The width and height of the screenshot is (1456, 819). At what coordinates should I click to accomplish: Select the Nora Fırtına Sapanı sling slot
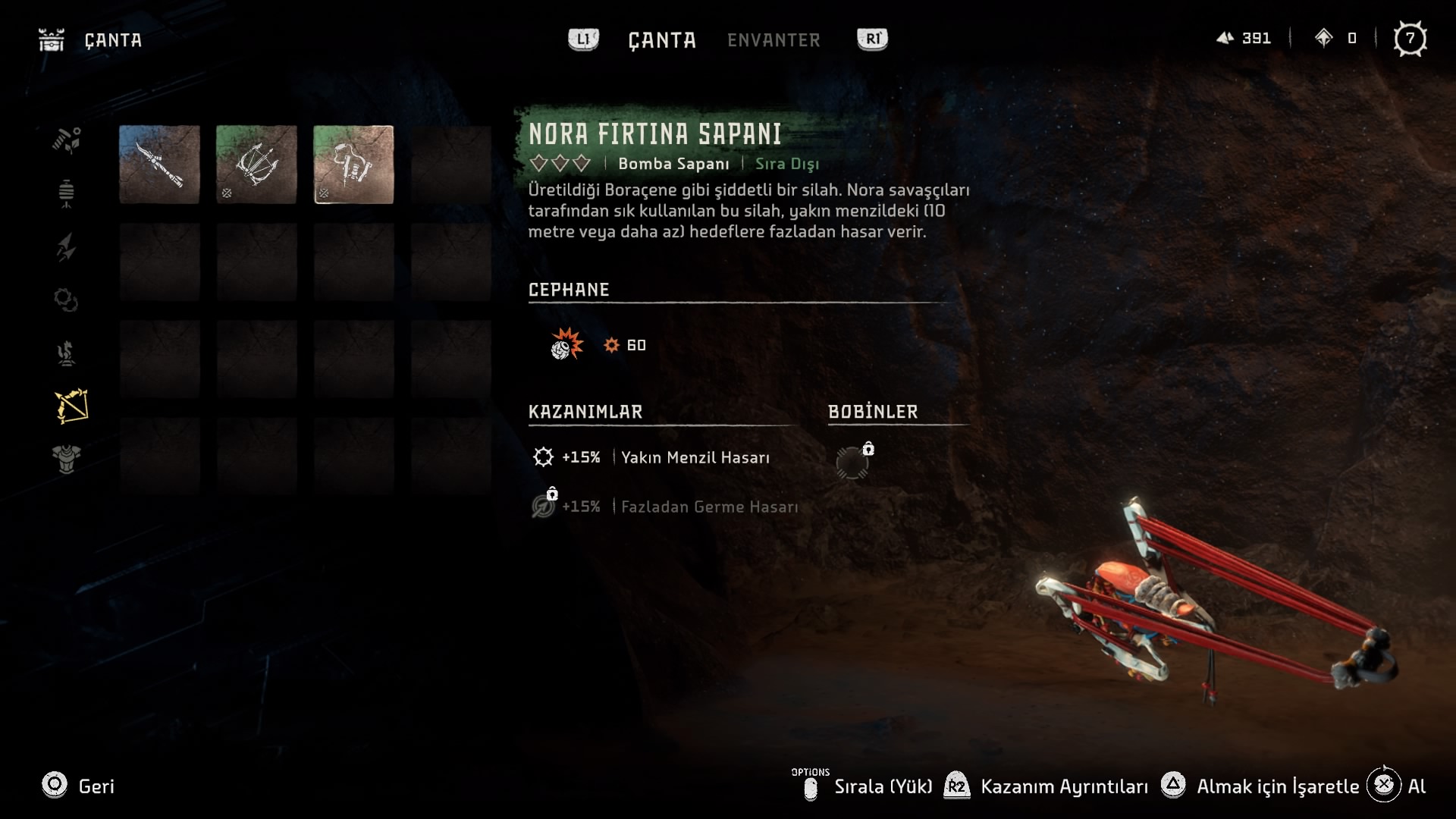353,165
